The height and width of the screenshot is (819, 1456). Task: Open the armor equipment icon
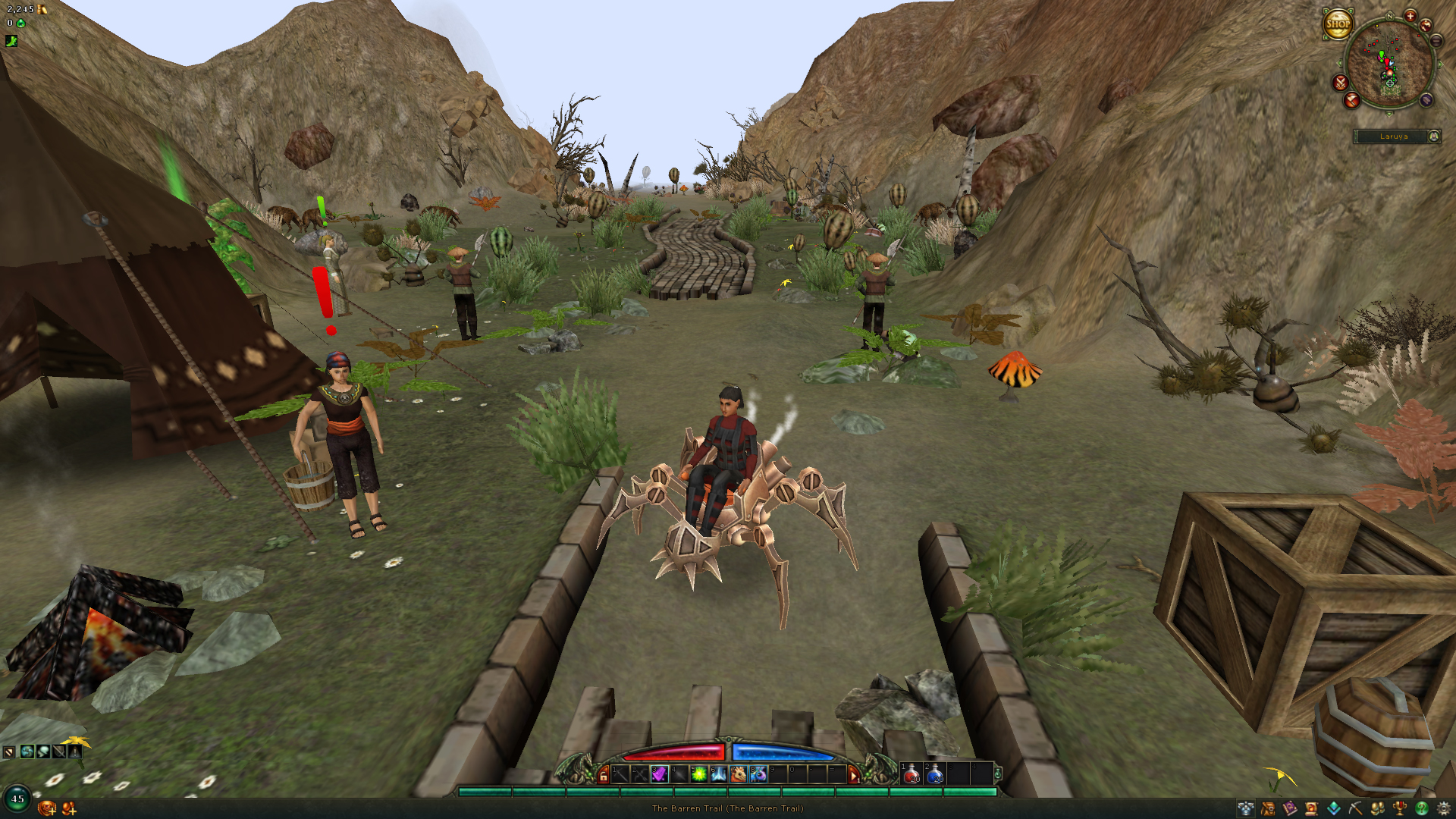tap(1246, 809)
